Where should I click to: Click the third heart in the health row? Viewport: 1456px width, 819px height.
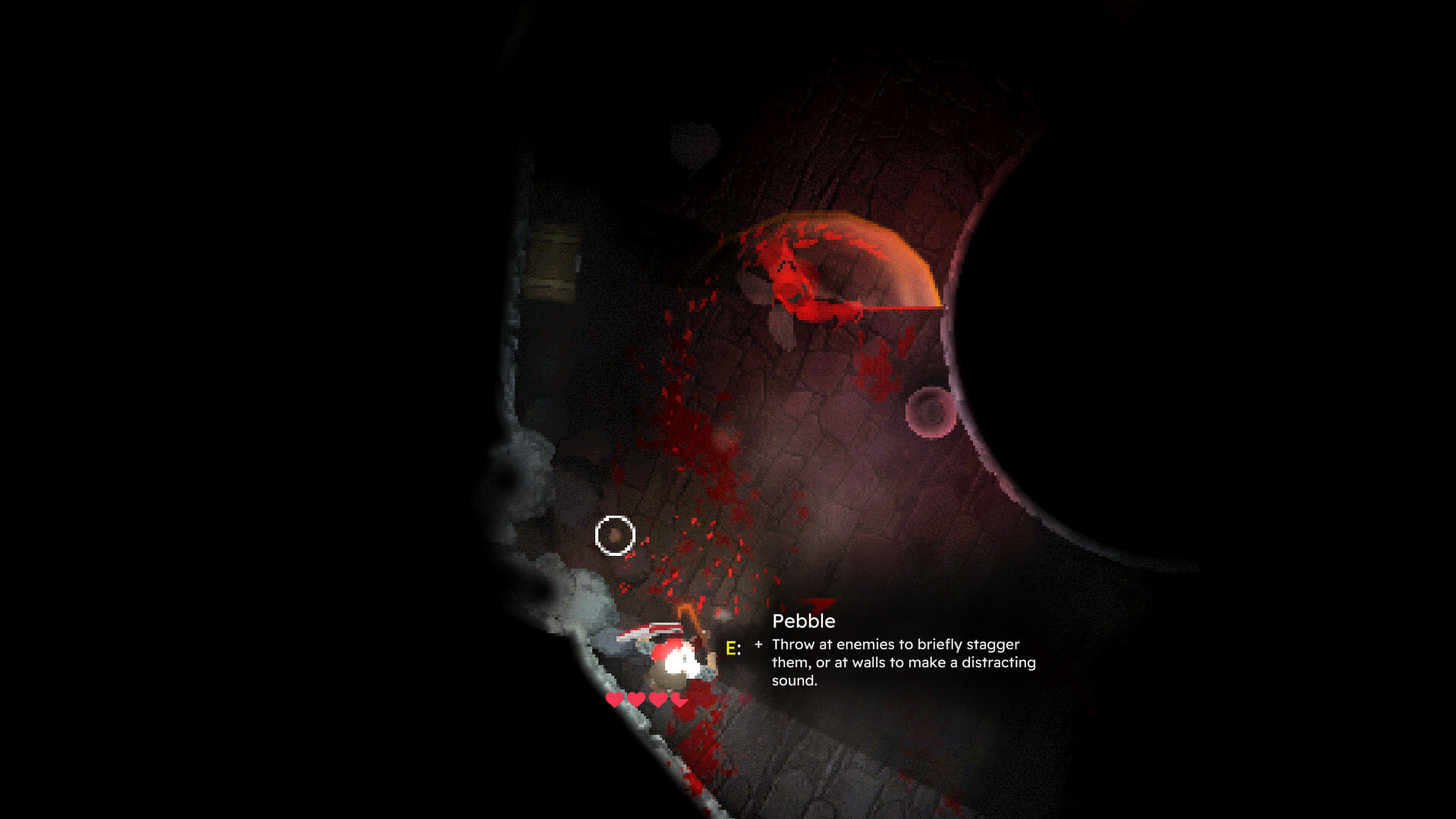(657, 701)
